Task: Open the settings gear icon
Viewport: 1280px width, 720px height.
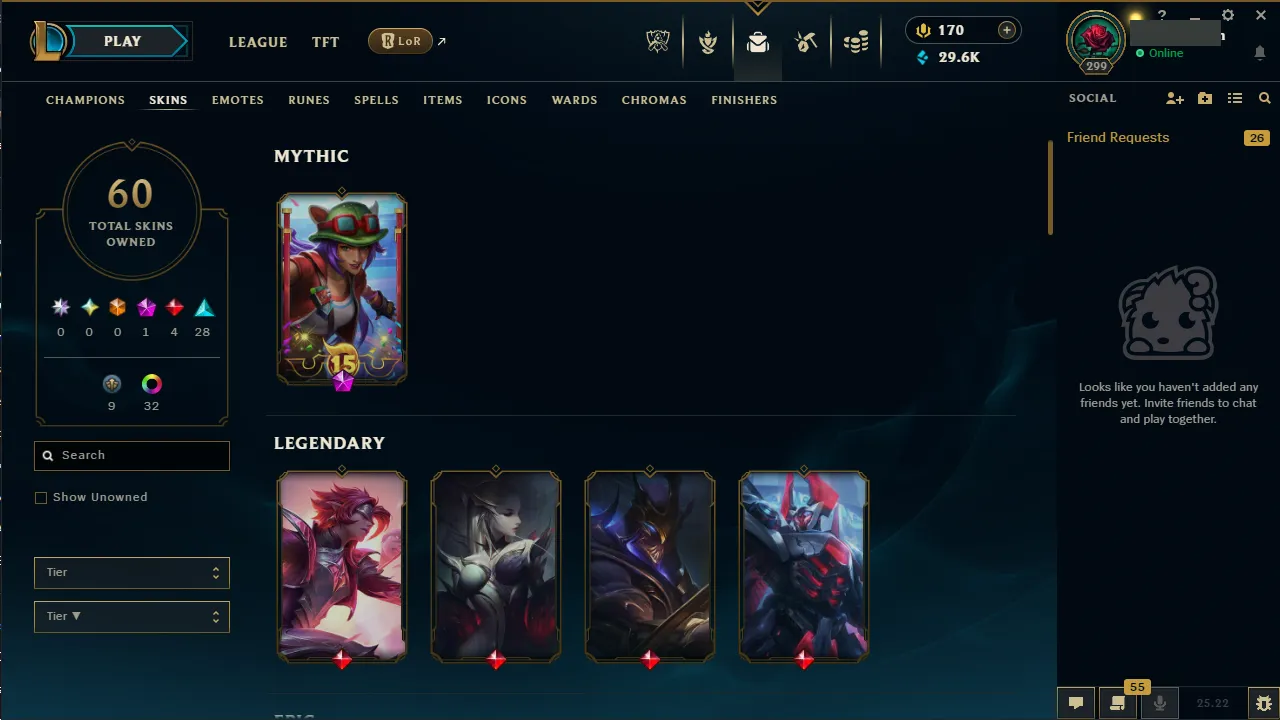Action: (1227, 15)
